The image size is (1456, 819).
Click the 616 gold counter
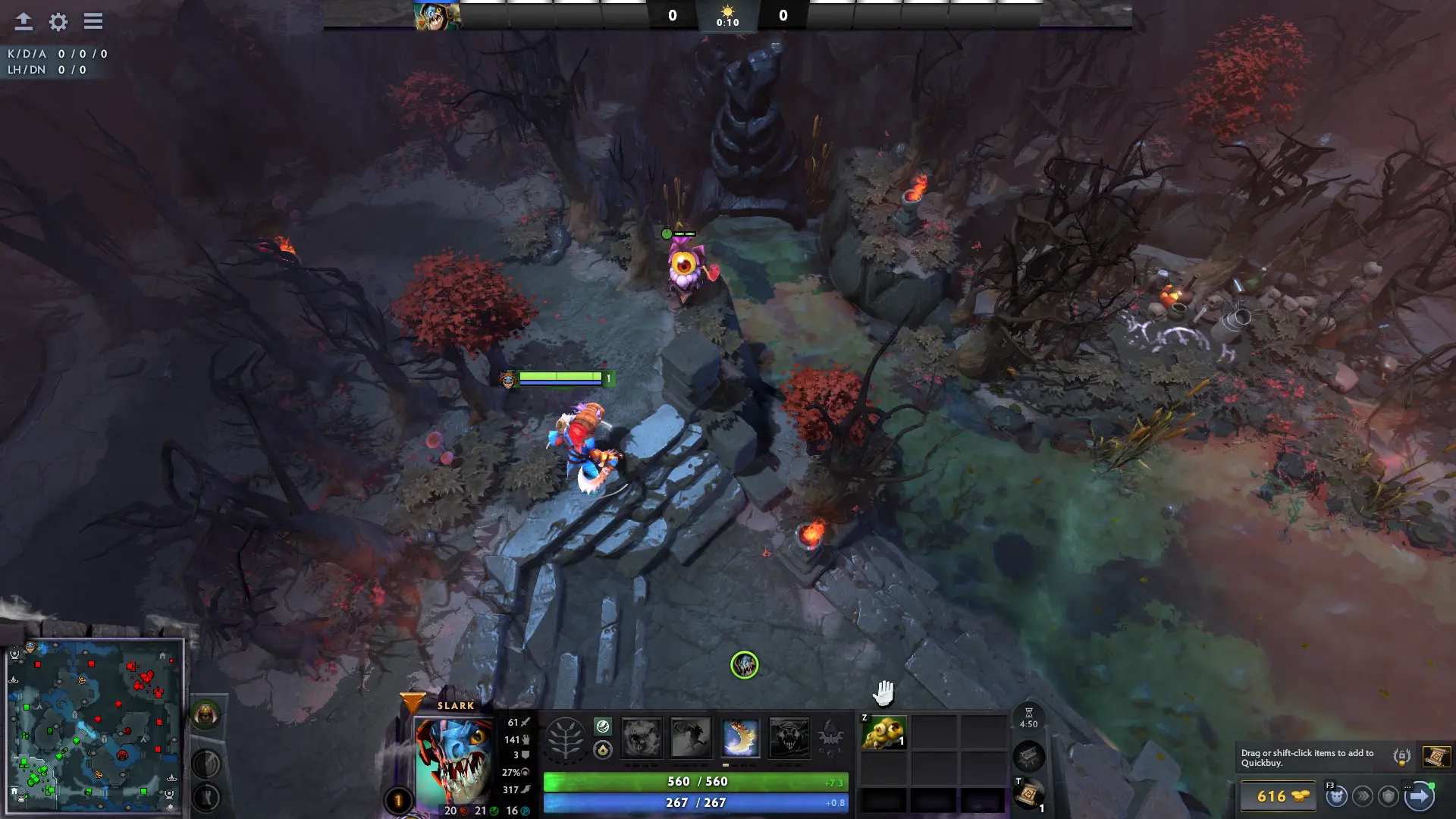pyautogui.click(x=1279, y=796)
